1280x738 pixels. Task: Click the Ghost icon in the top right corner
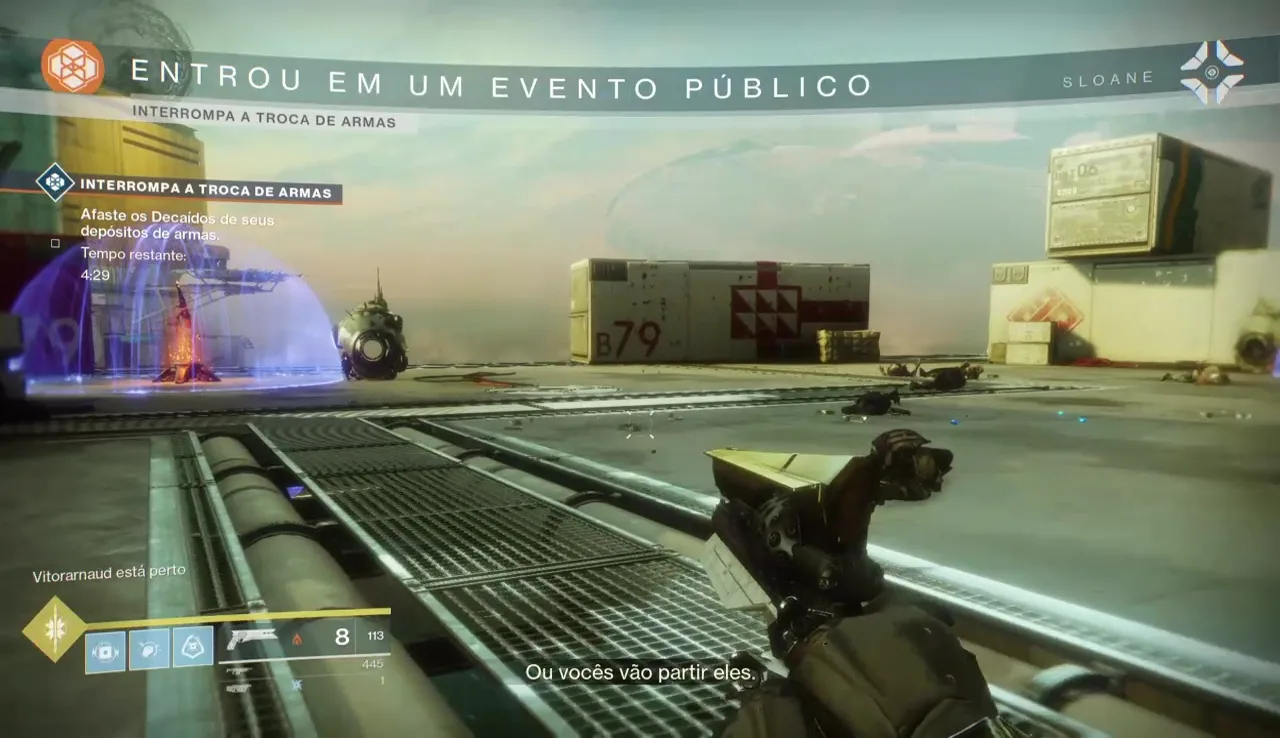click(x=1213, y=71)
